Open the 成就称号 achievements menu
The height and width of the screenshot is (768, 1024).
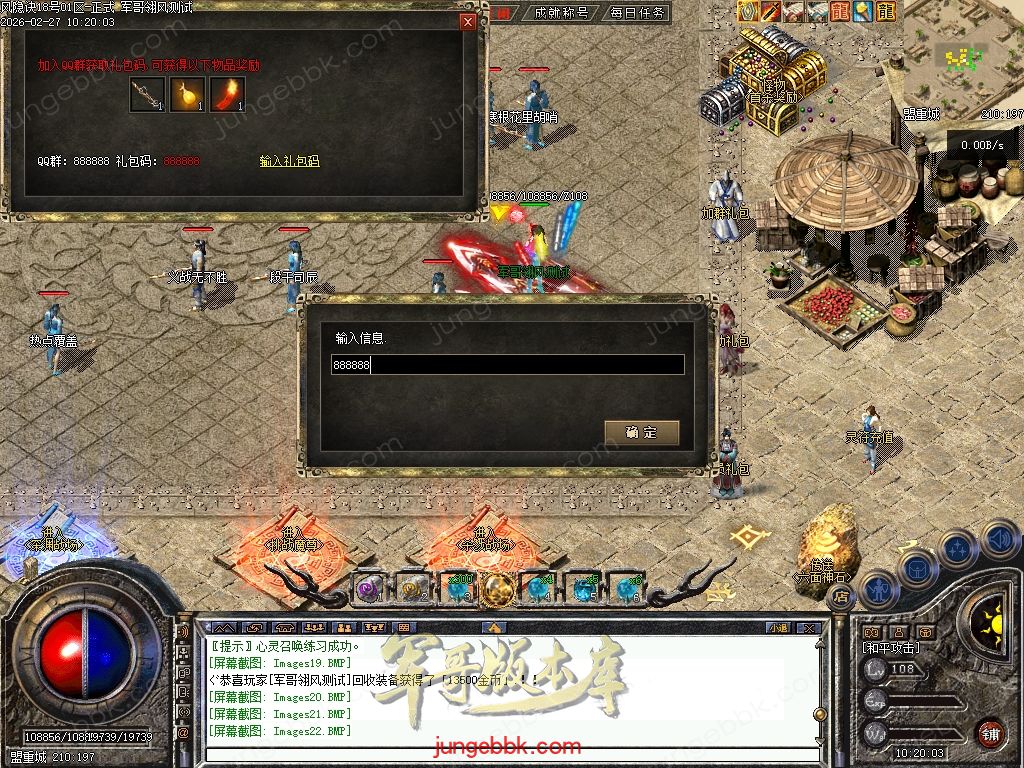(561, 13)
